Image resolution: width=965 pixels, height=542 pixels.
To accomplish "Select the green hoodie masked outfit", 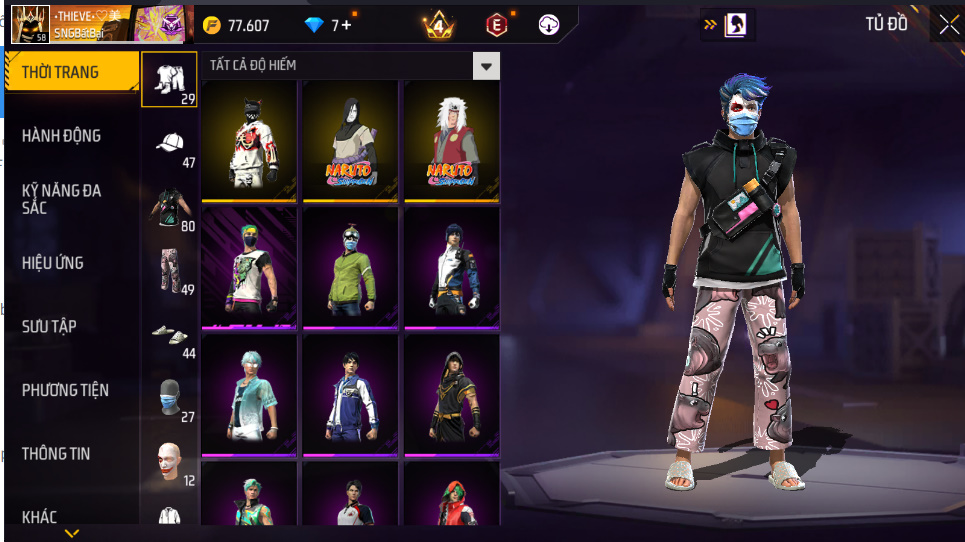I will click(350, 266).
